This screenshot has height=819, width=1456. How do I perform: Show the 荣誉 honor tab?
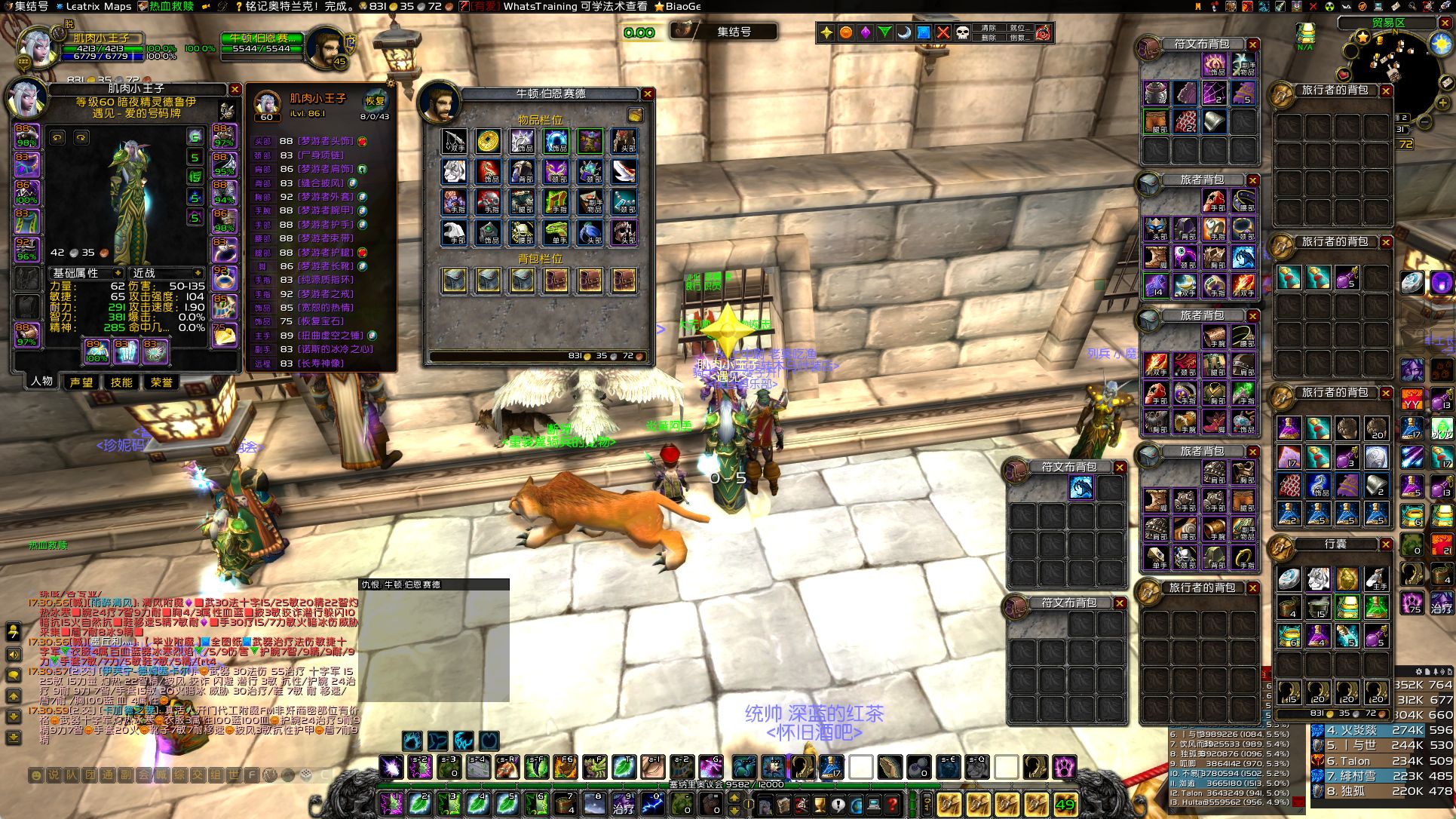tap(161, 382)
